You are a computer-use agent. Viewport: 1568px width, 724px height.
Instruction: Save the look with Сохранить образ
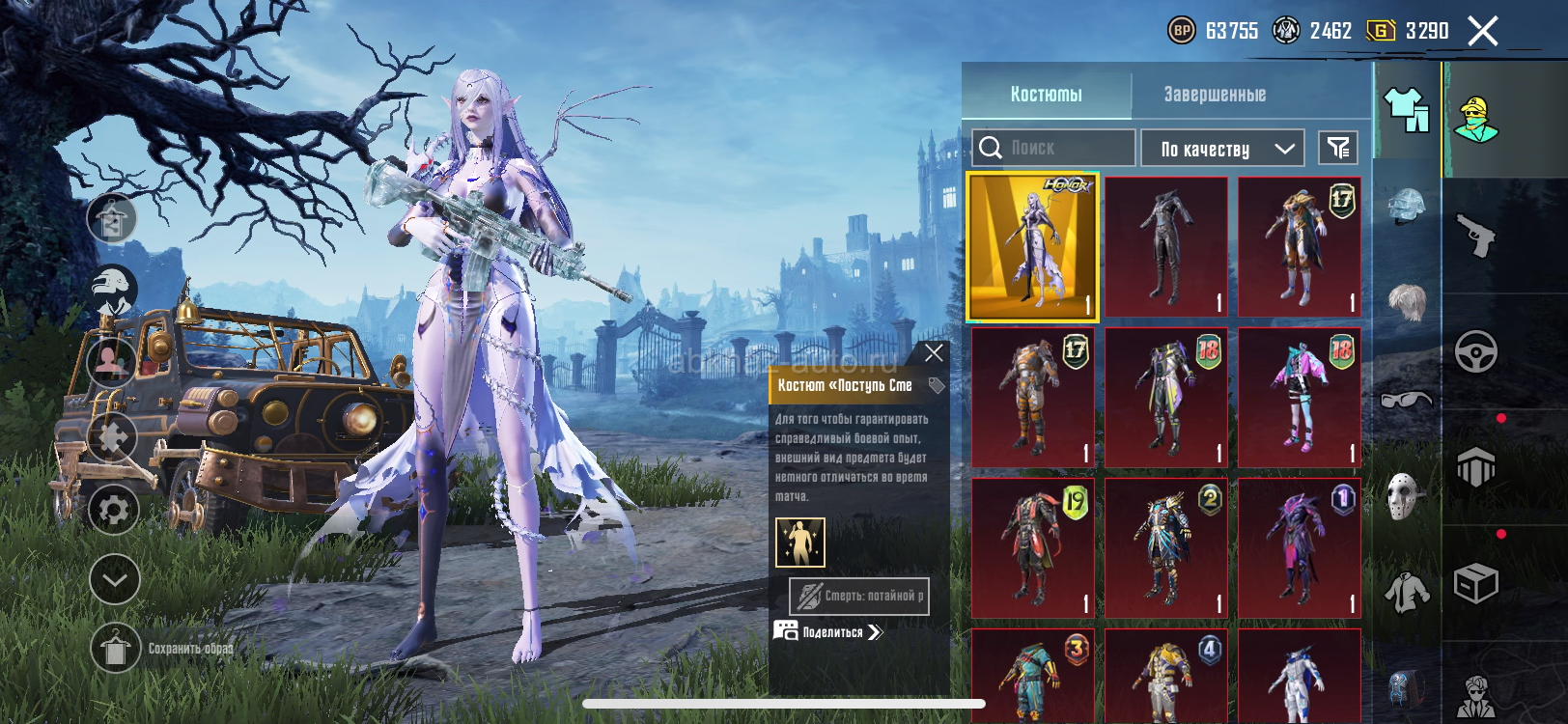point(116,649)
